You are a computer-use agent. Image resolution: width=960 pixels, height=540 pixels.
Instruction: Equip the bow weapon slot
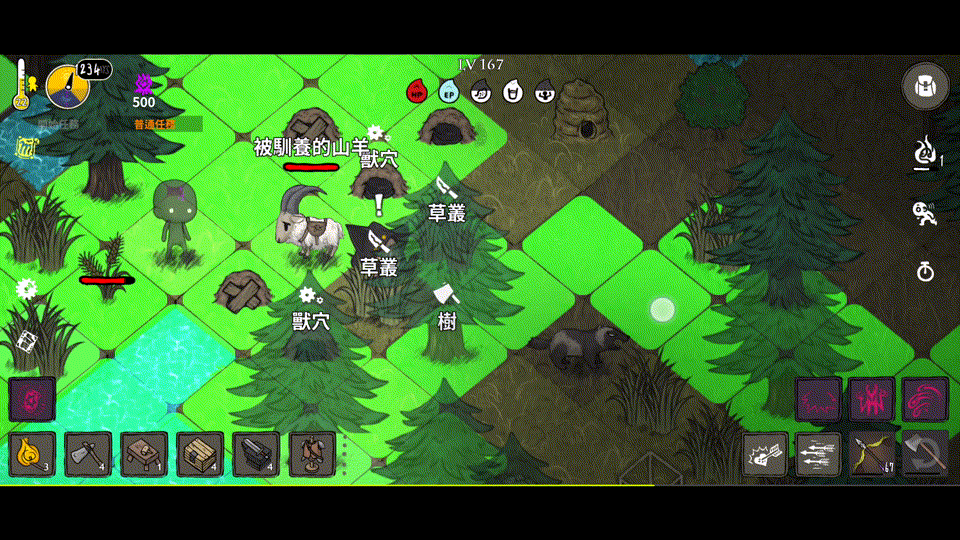pyautogui.click(x=872, y=455)
